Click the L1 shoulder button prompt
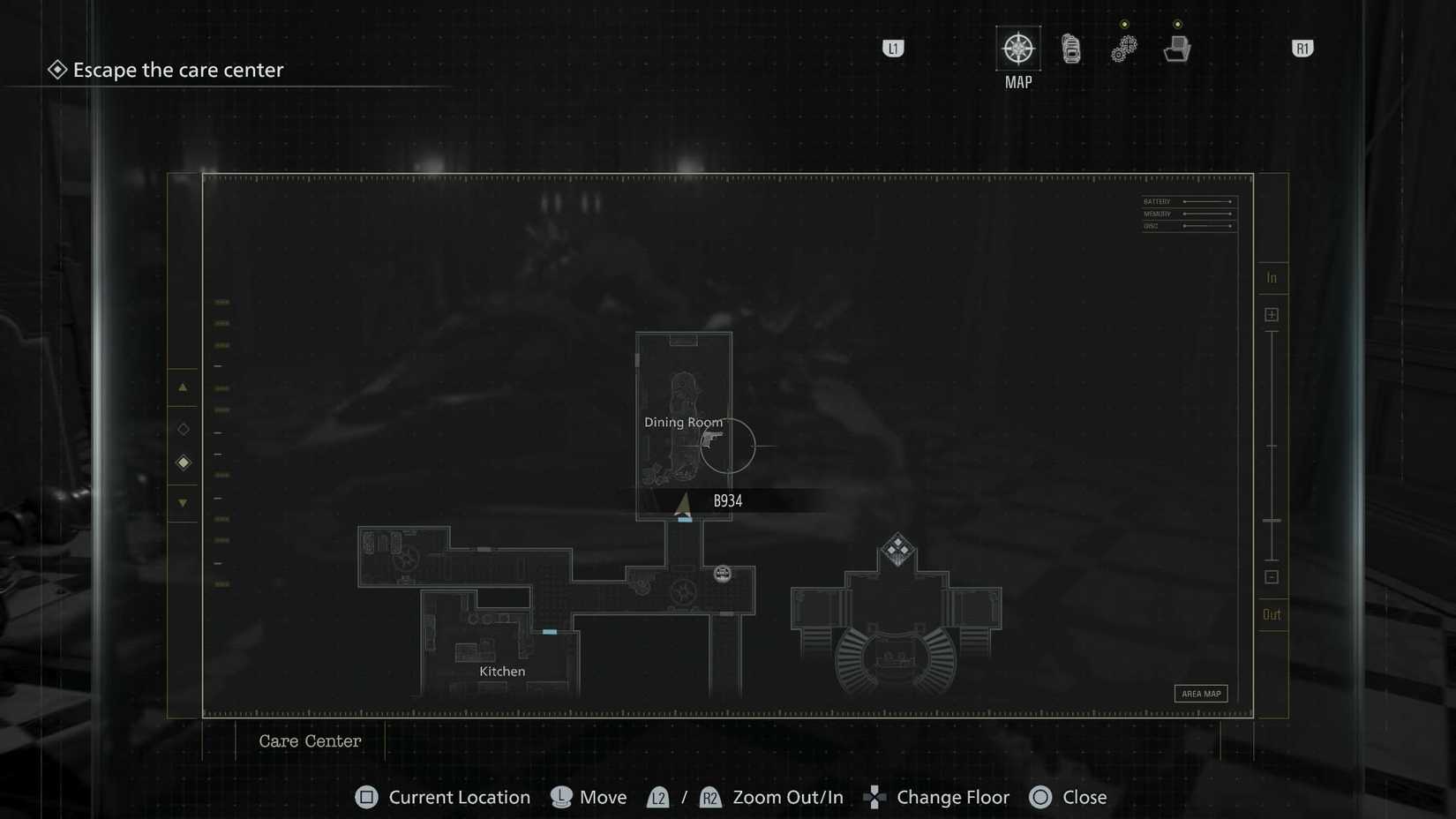Screen dimensions: 1456x819 click(x=893, y=49)
